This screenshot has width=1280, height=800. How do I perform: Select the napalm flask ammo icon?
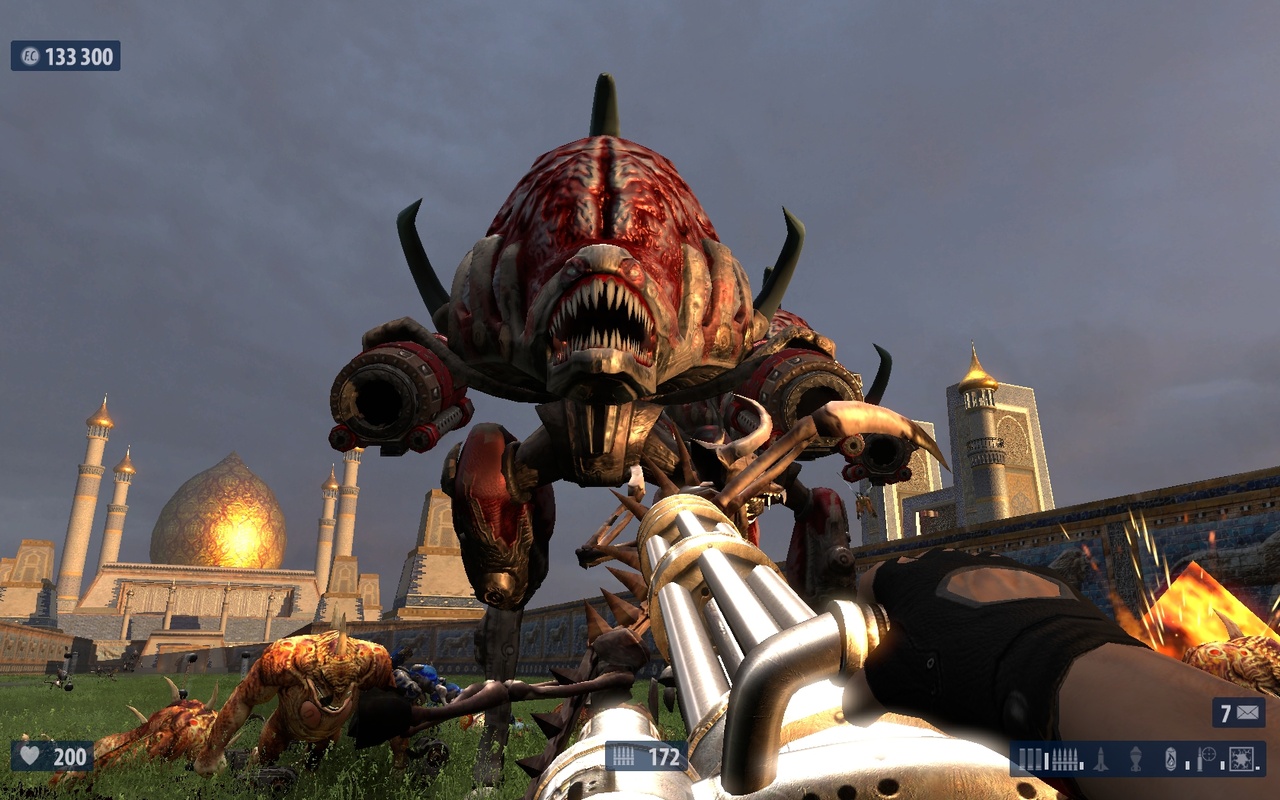[x=1170, y=761]
